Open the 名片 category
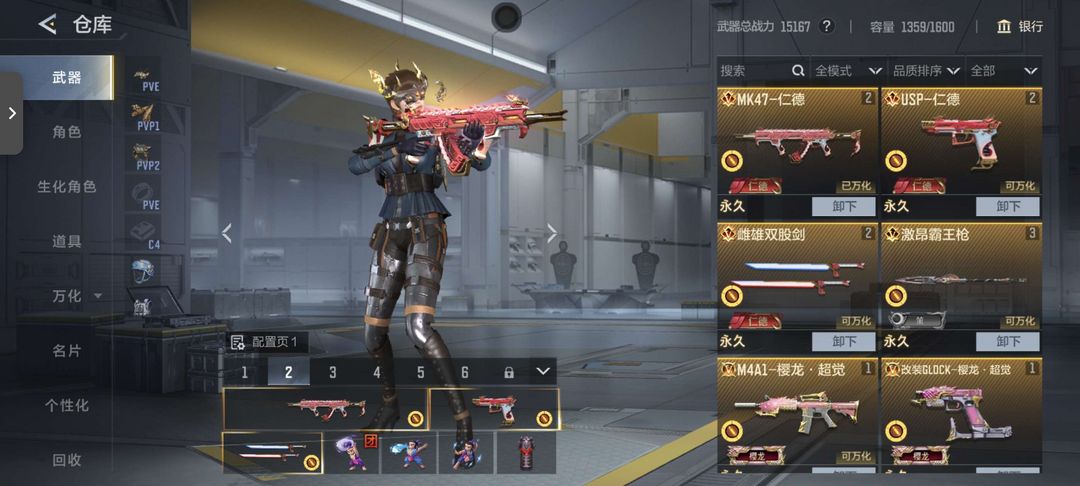1080x486 pixels. pos(66,351)
